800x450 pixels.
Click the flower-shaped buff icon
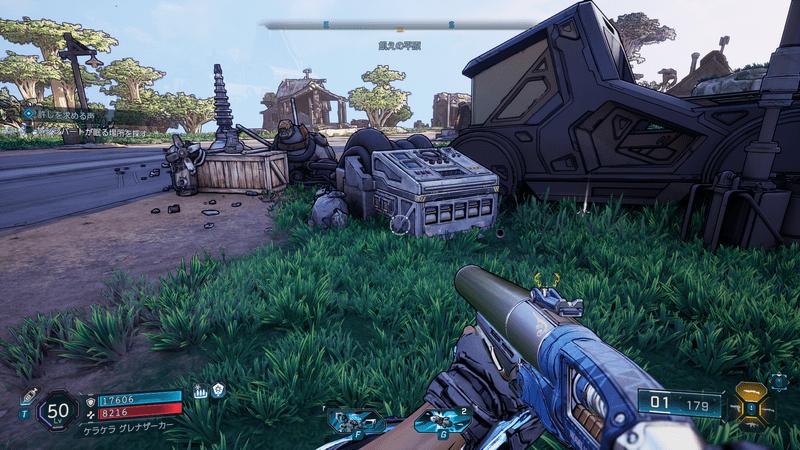(217, 391)
